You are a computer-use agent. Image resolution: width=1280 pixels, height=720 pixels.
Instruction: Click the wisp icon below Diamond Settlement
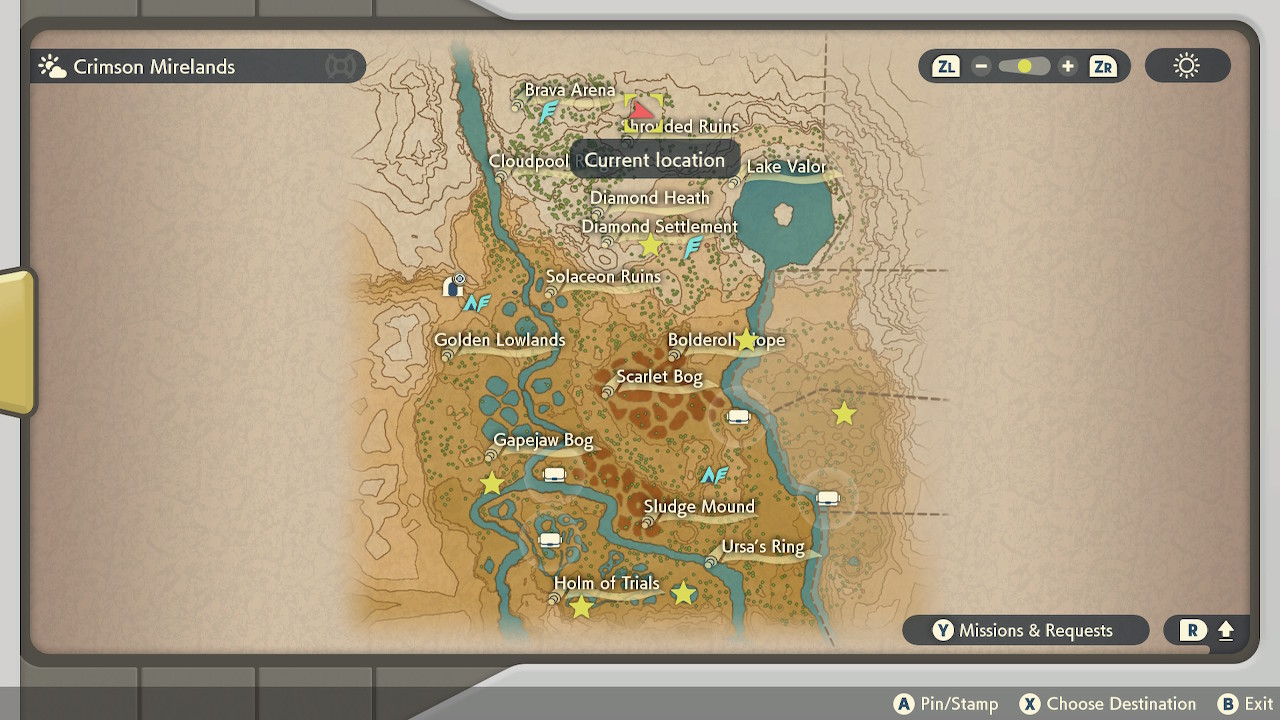tap(691, 247)
